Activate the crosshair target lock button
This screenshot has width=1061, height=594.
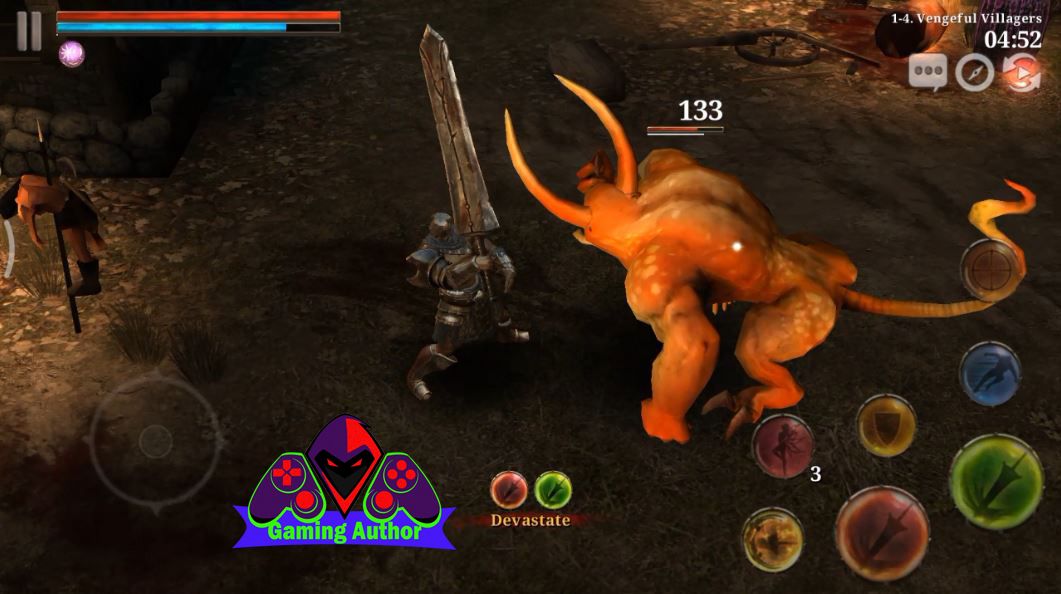pyautogui.click(x=990, y=268)
